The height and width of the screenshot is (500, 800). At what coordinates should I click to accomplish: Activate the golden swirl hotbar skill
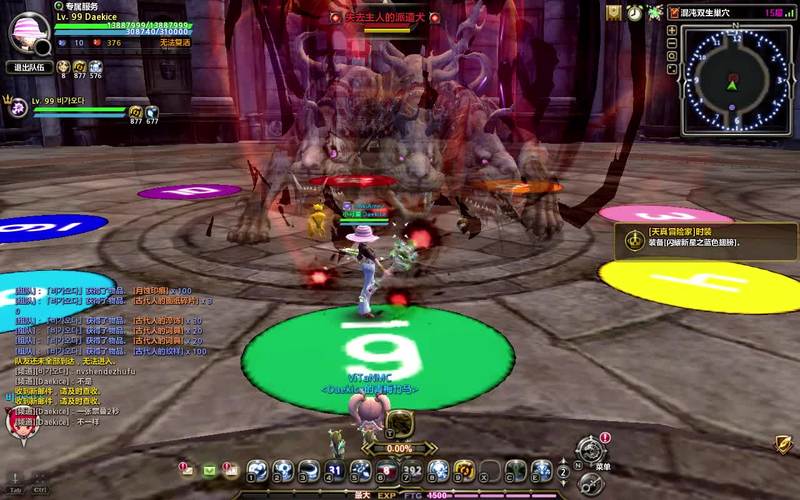click(464, 470)
